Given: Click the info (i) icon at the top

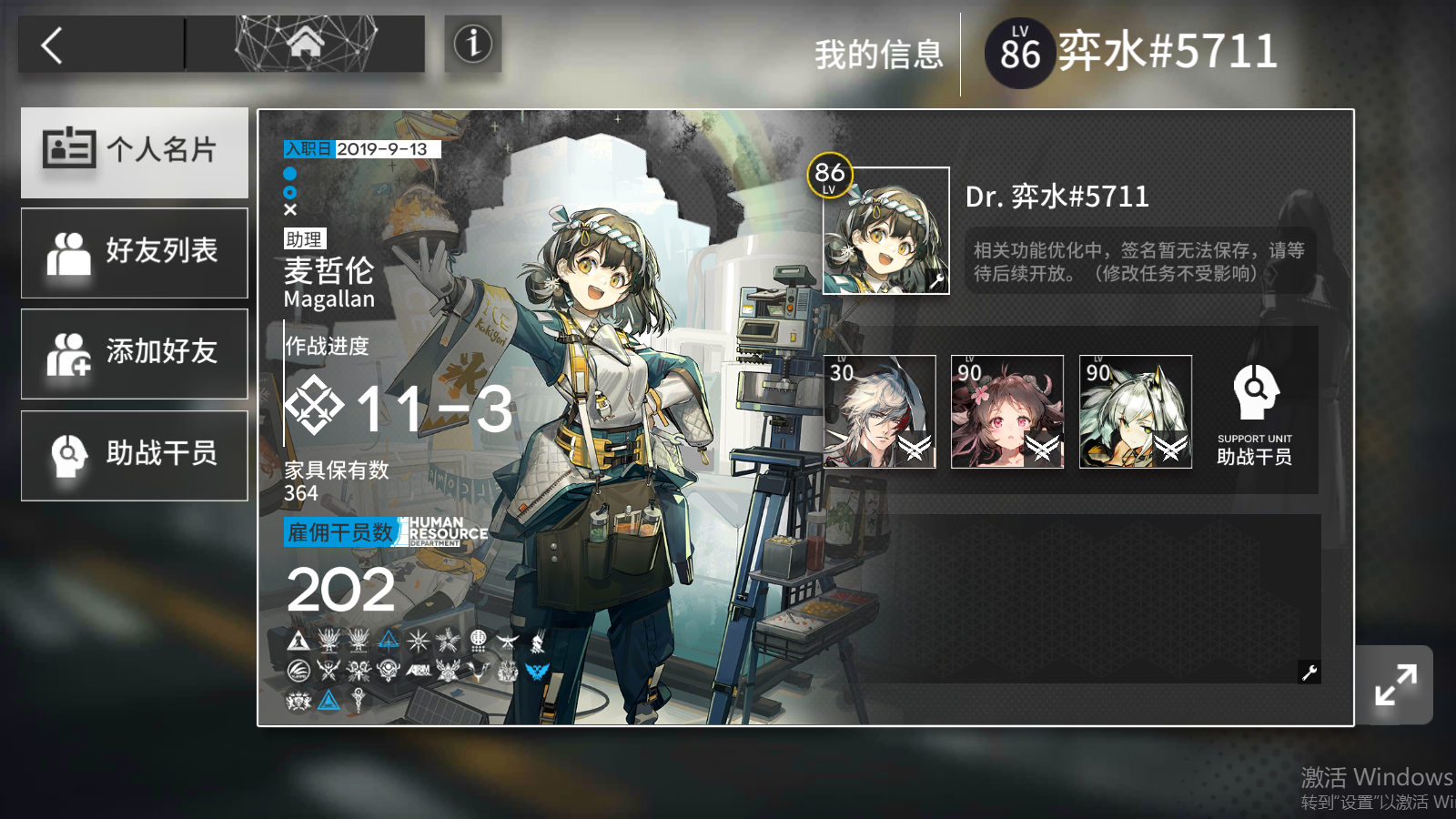Looking at the screenshot, I should point(472,45).
